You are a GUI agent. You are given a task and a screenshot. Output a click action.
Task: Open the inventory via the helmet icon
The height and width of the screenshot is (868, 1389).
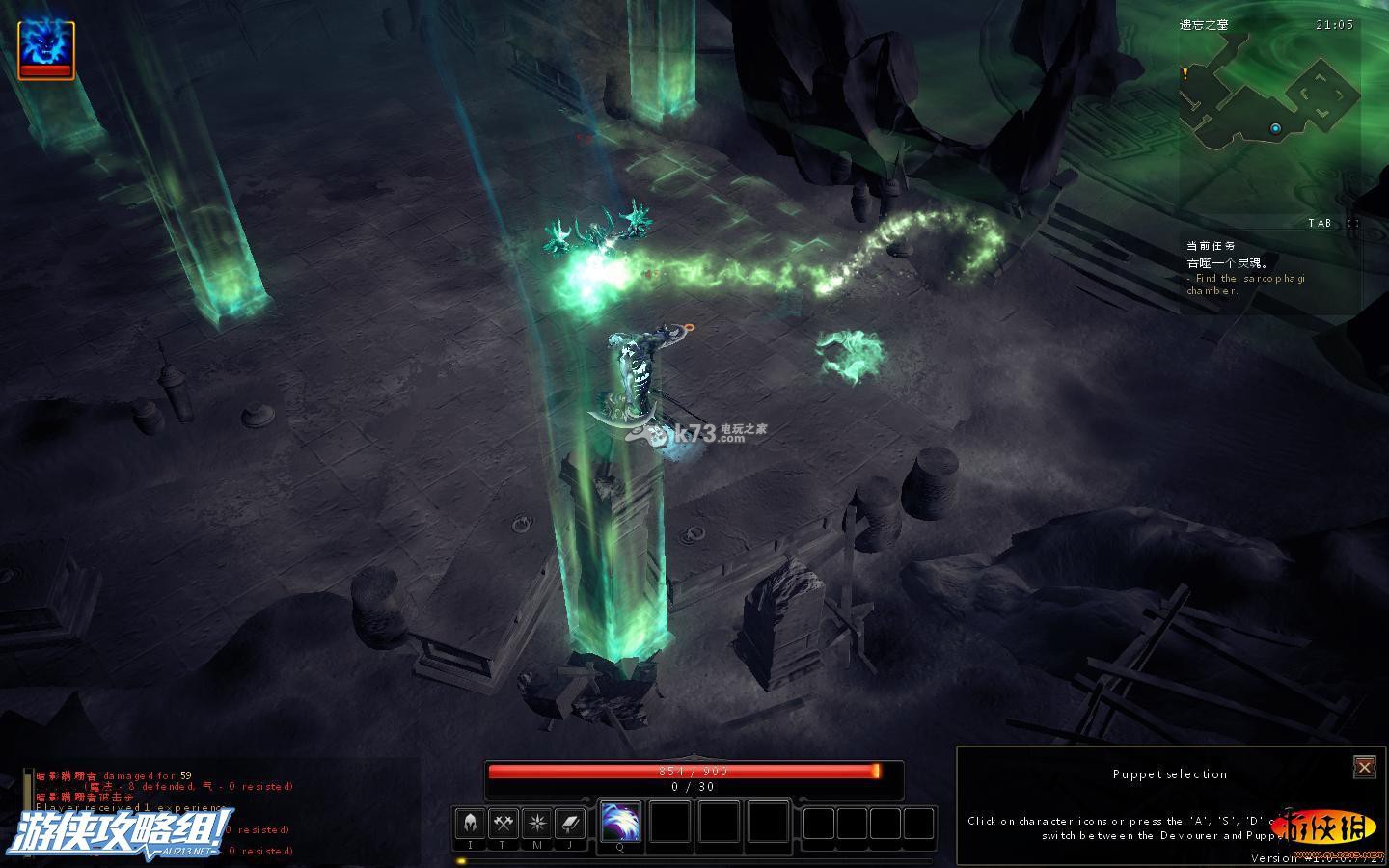(x=470, y=823)
